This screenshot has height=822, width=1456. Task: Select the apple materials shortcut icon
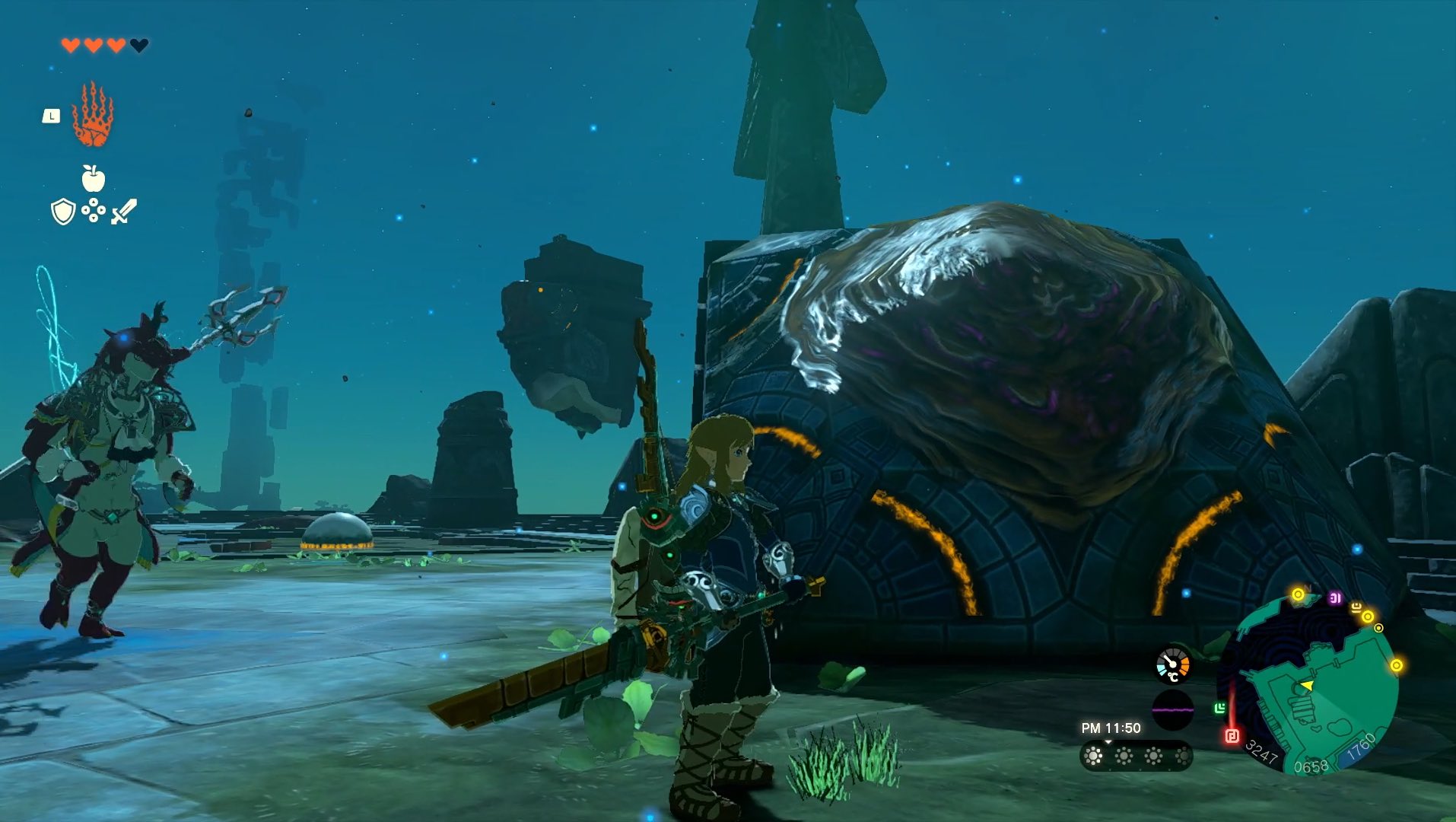(93, 178)
